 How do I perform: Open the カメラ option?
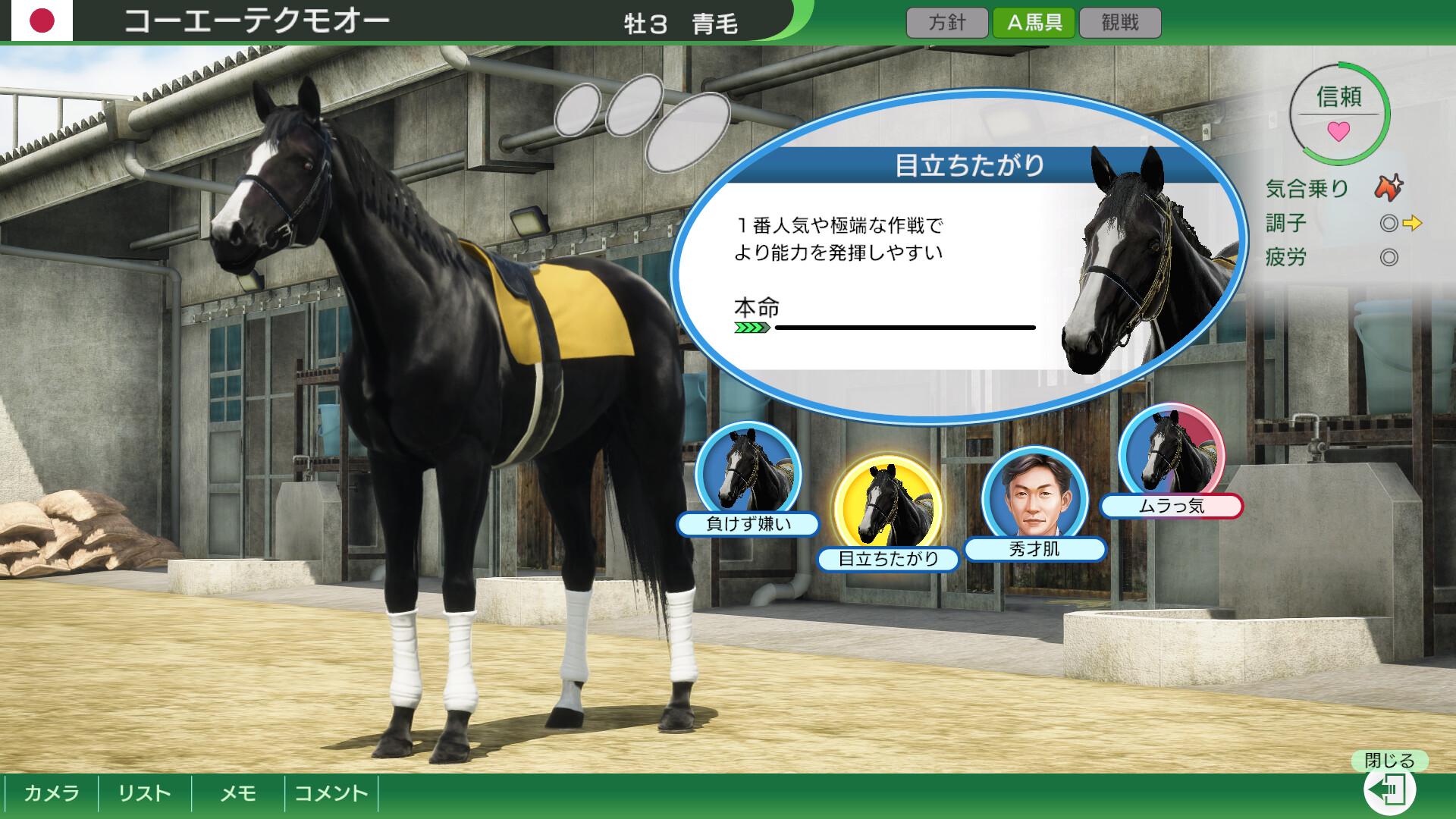click(52, 795)
